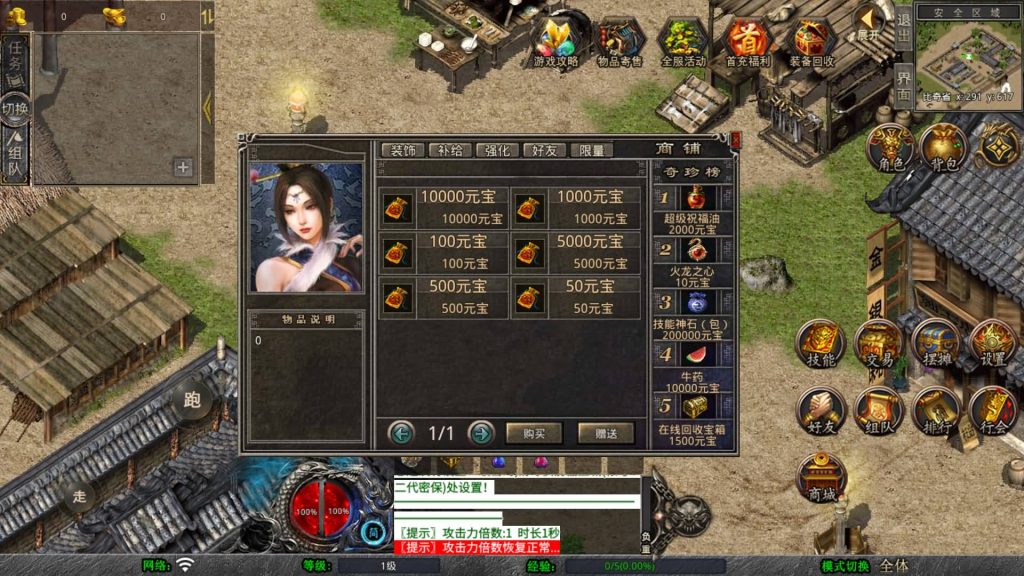Open the 技能 skills menu

[820, 345]
